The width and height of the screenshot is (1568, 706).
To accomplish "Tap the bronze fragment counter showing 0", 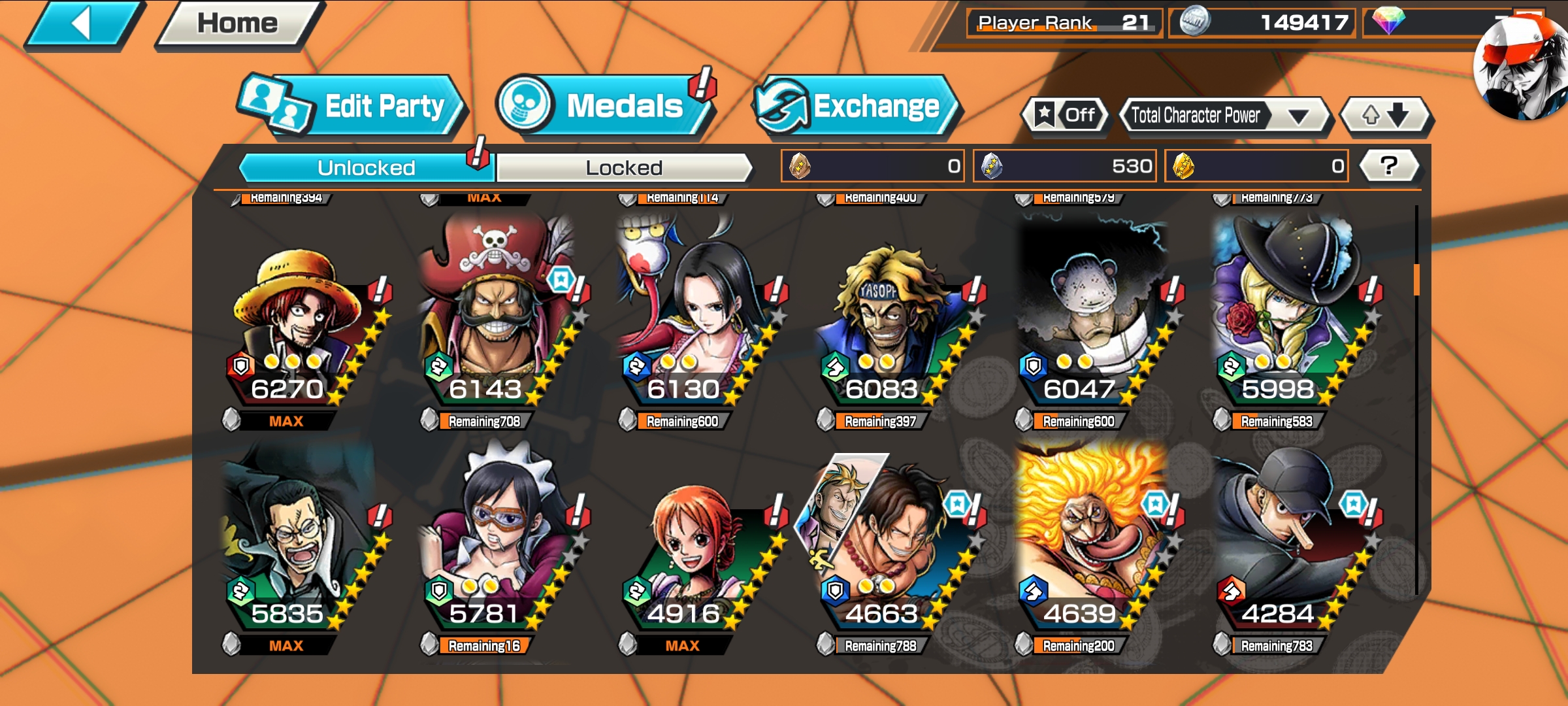I will click(872, 165).
